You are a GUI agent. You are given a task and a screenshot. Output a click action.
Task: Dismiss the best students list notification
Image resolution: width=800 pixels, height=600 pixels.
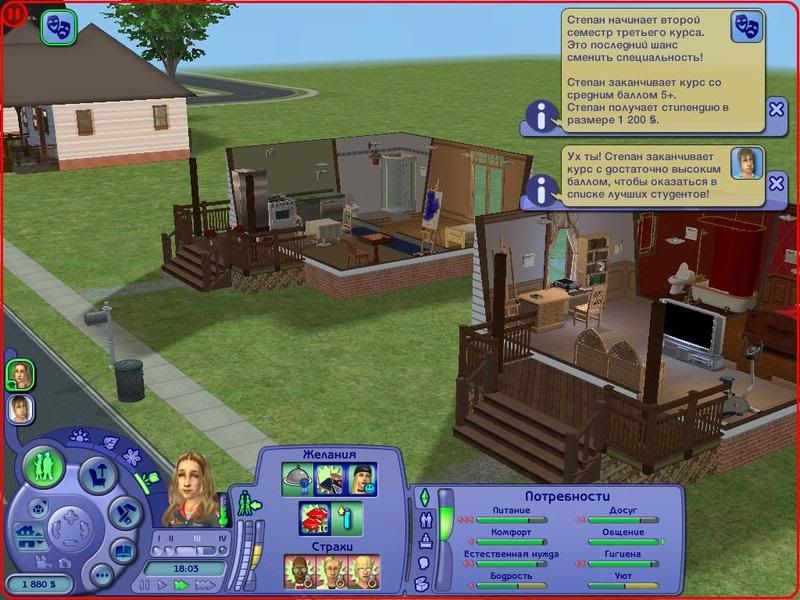click(x=776, y=183)
